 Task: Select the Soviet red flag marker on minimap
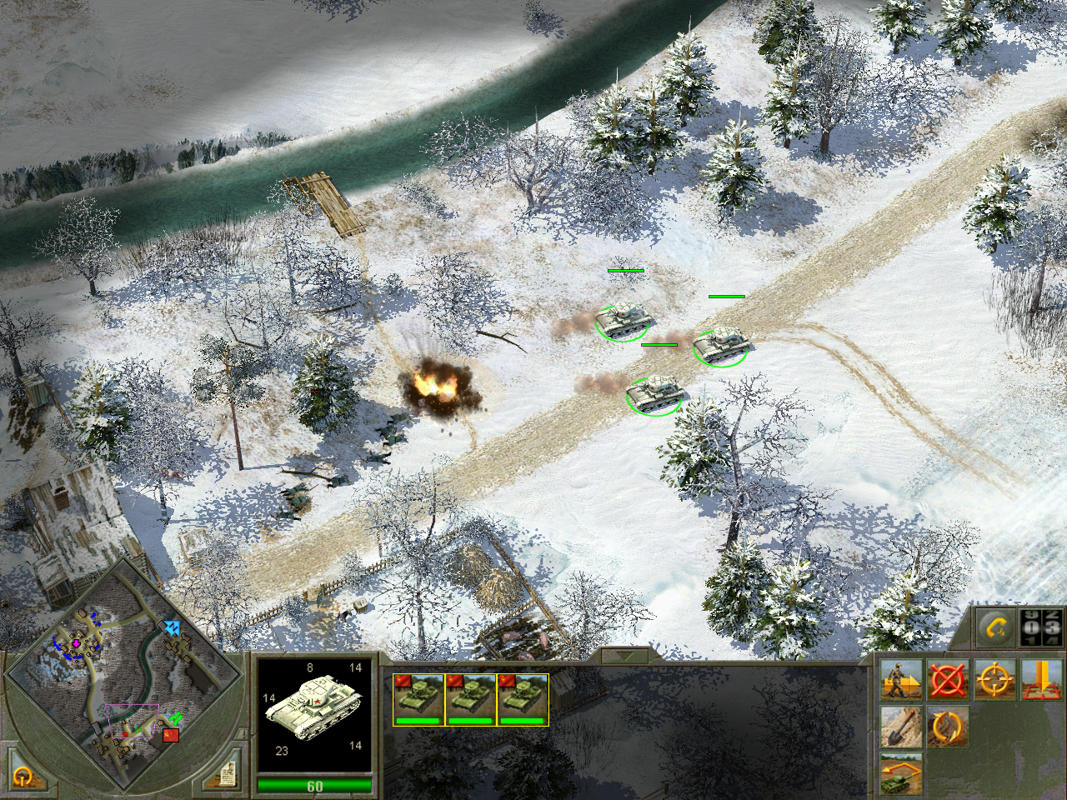click(170, 735)
